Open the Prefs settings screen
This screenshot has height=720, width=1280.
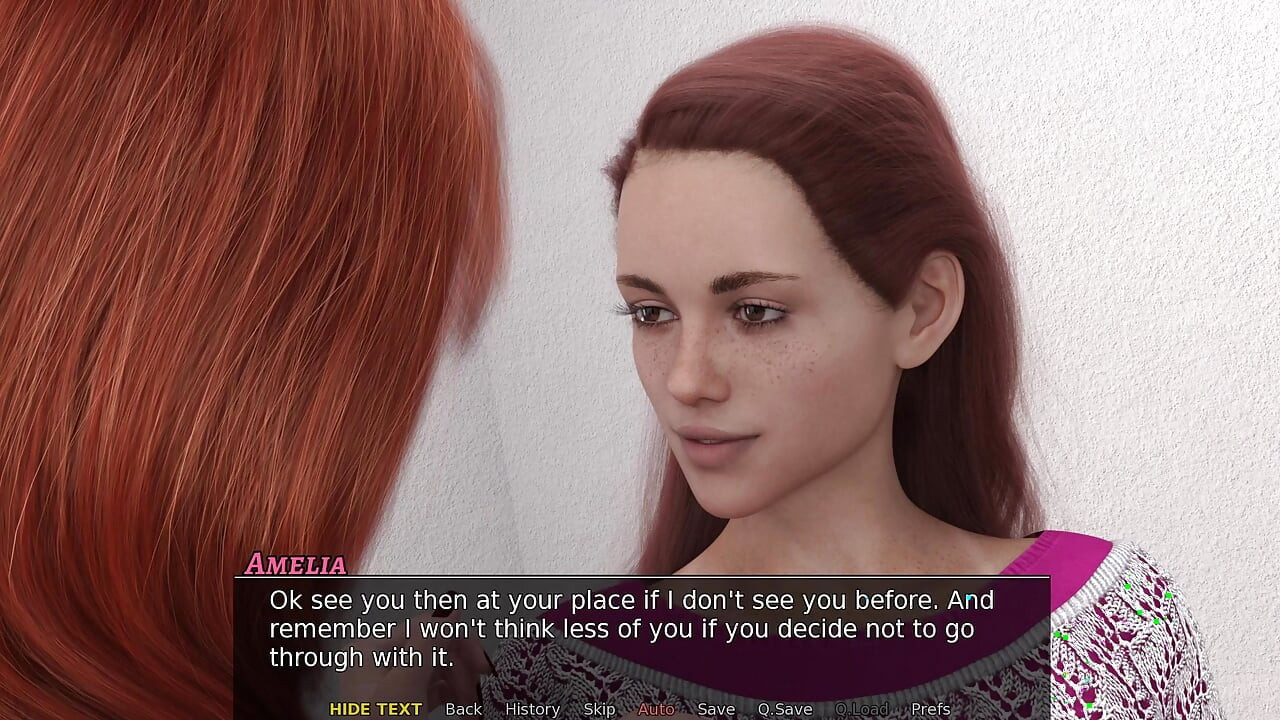[931, 709]
